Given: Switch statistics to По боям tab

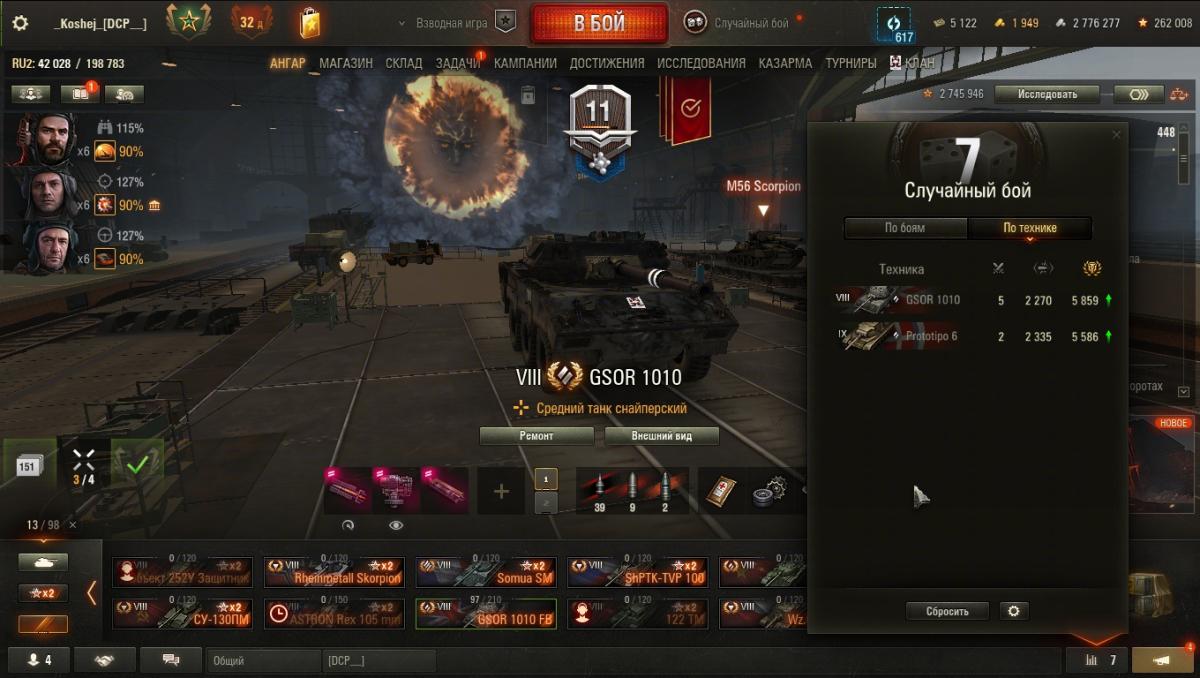Looking at the screenshot, I should coord(905,228).
